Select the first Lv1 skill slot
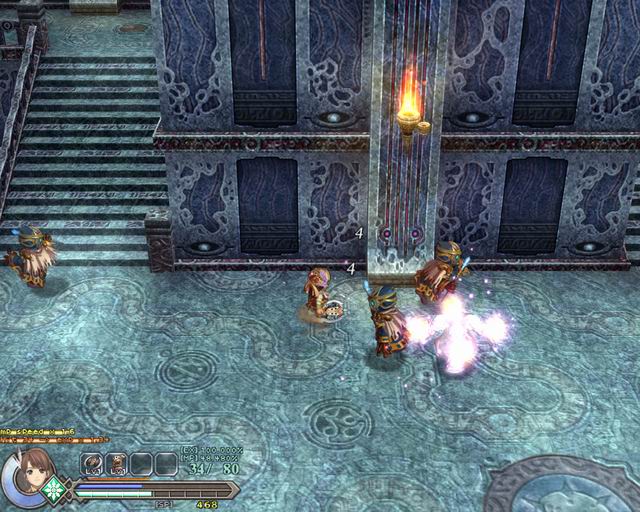The height and width of the screenshot is (512, 640). pos(92,464)
